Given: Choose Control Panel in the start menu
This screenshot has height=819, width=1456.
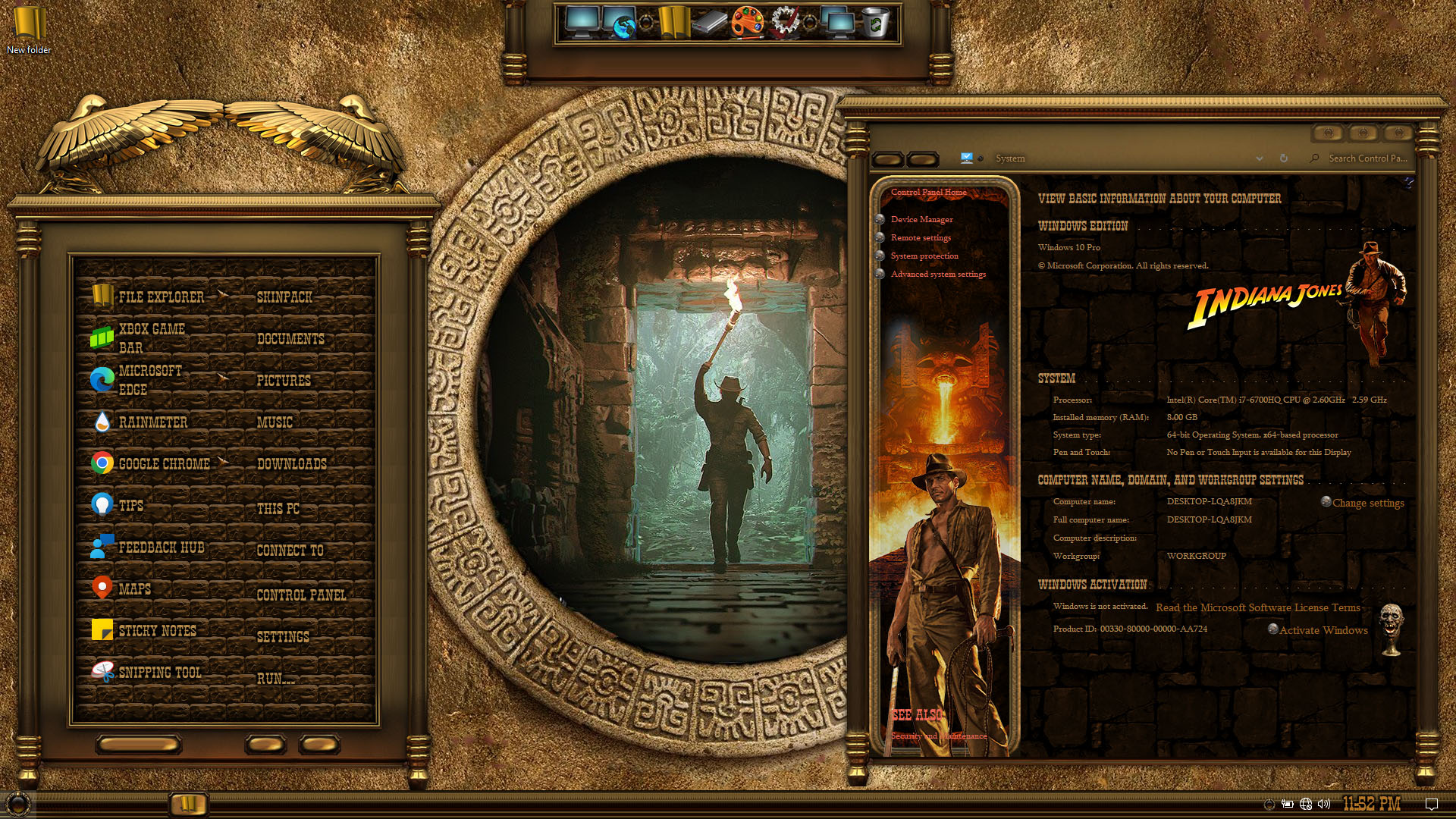Looking at the screenshot, I should tap(301, 595).
